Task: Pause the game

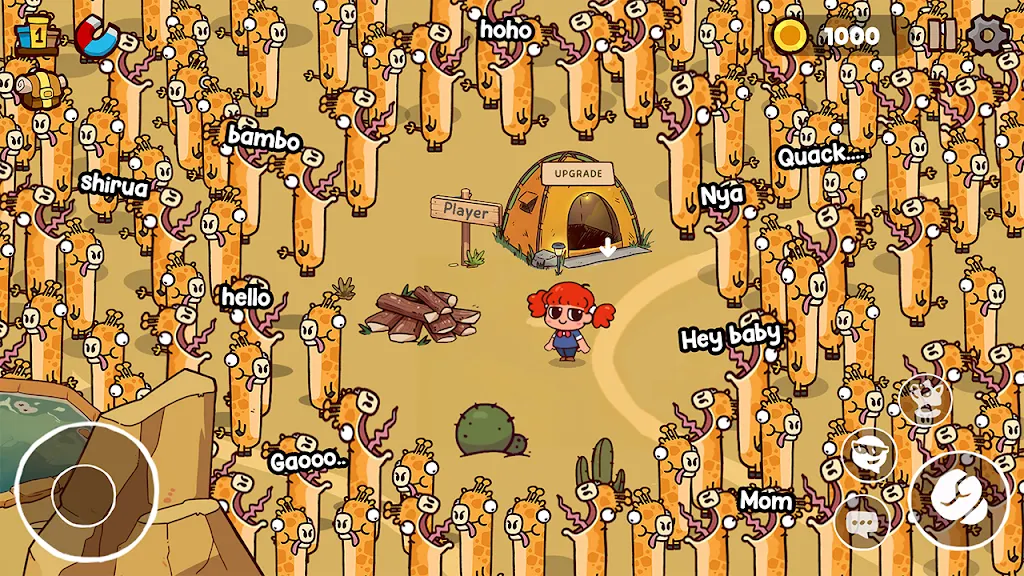Action: point(941,35)
